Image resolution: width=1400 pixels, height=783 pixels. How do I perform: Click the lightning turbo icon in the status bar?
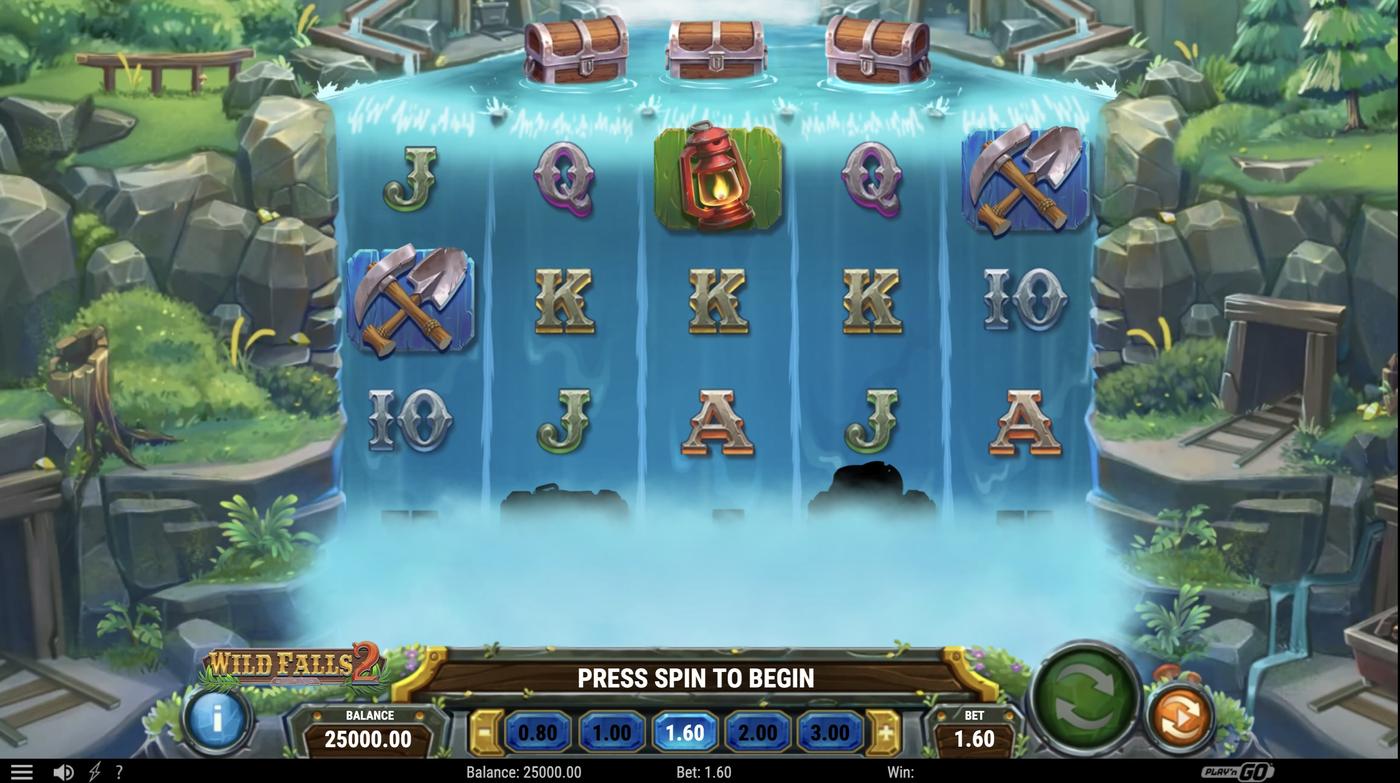[x=92, y=770]
